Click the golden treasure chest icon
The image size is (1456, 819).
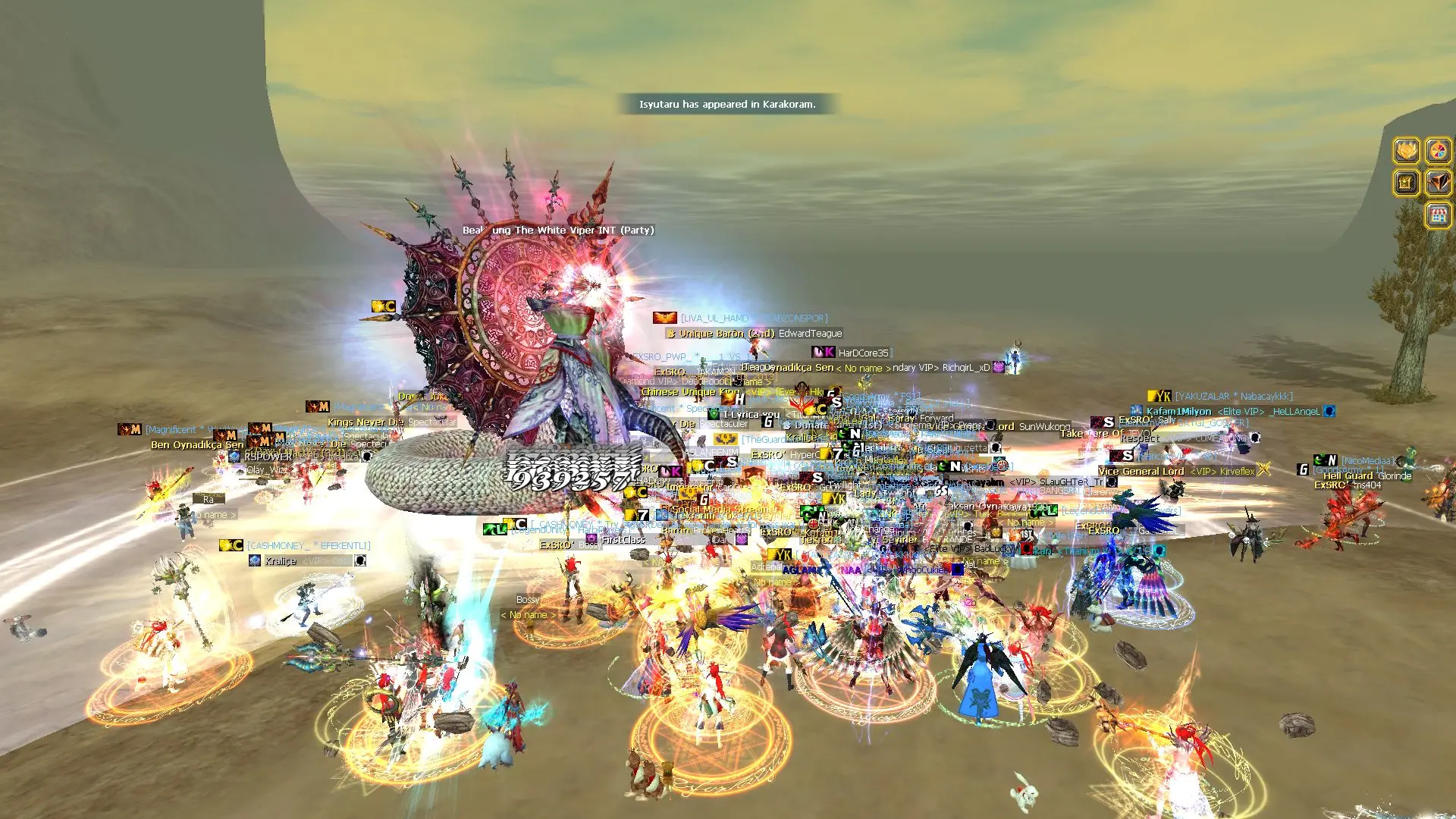(x=1407, y=183)
